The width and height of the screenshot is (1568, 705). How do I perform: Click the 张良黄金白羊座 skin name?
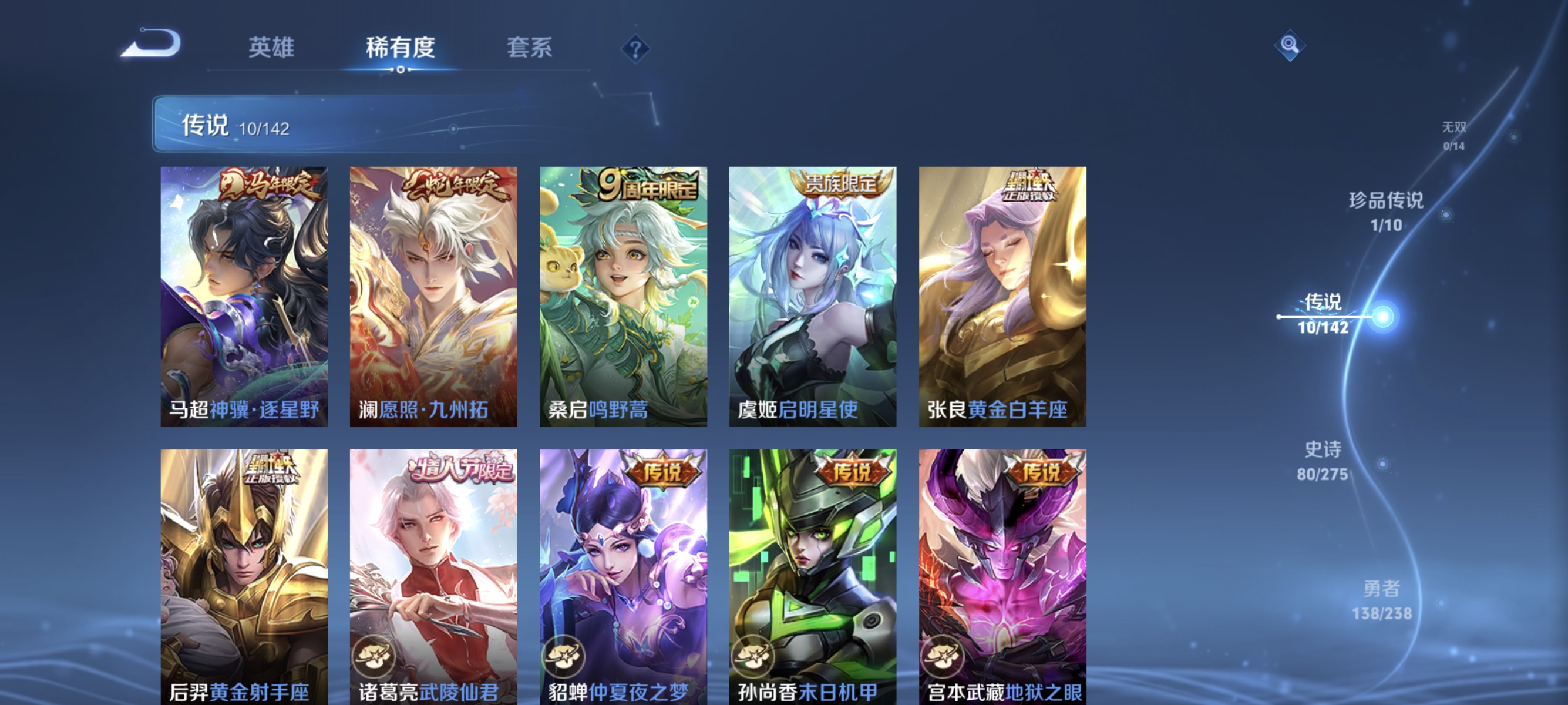point(1001,409)
